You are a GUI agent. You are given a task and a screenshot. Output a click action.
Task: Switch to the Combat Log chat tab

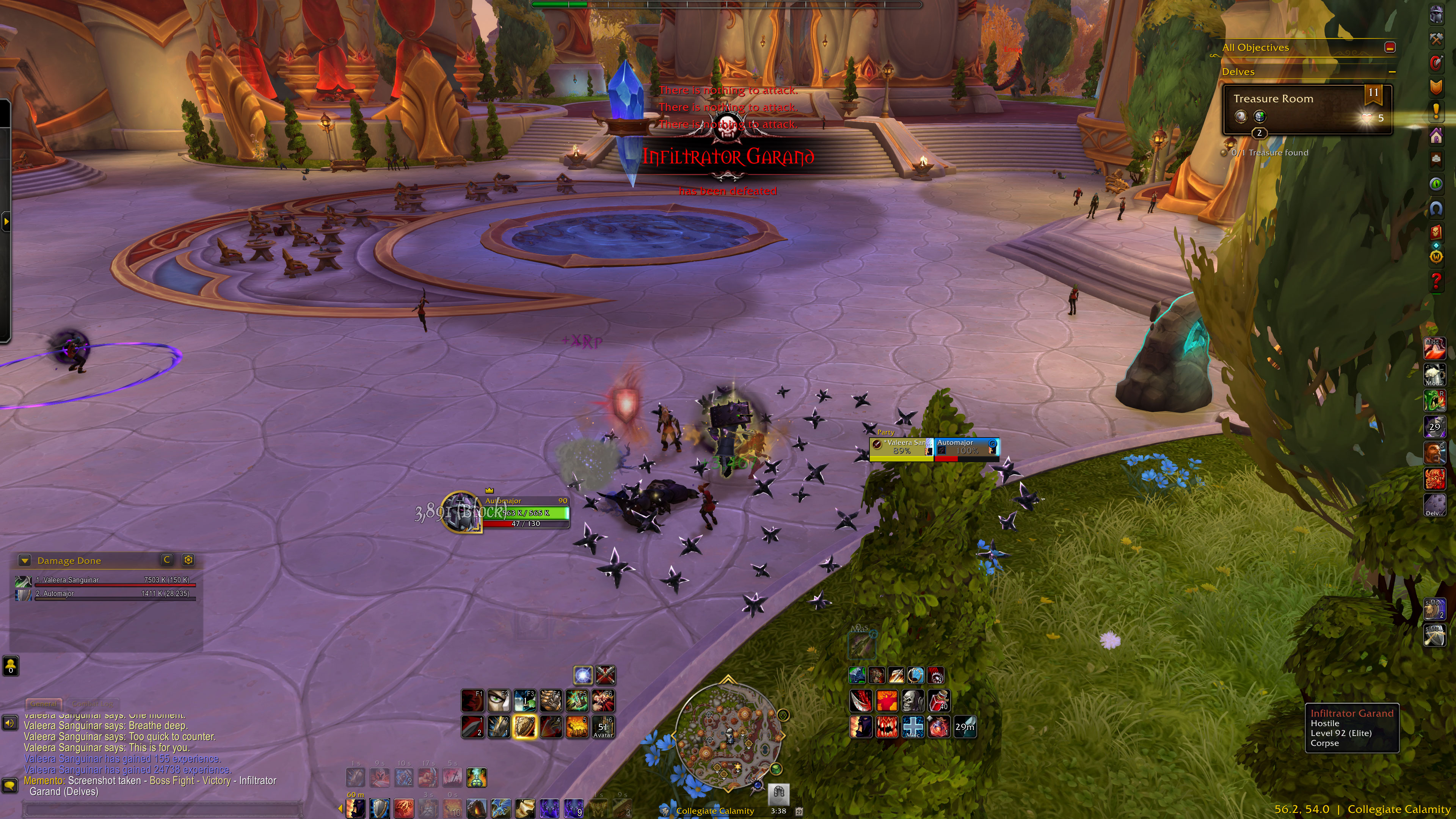click(93, 704)
